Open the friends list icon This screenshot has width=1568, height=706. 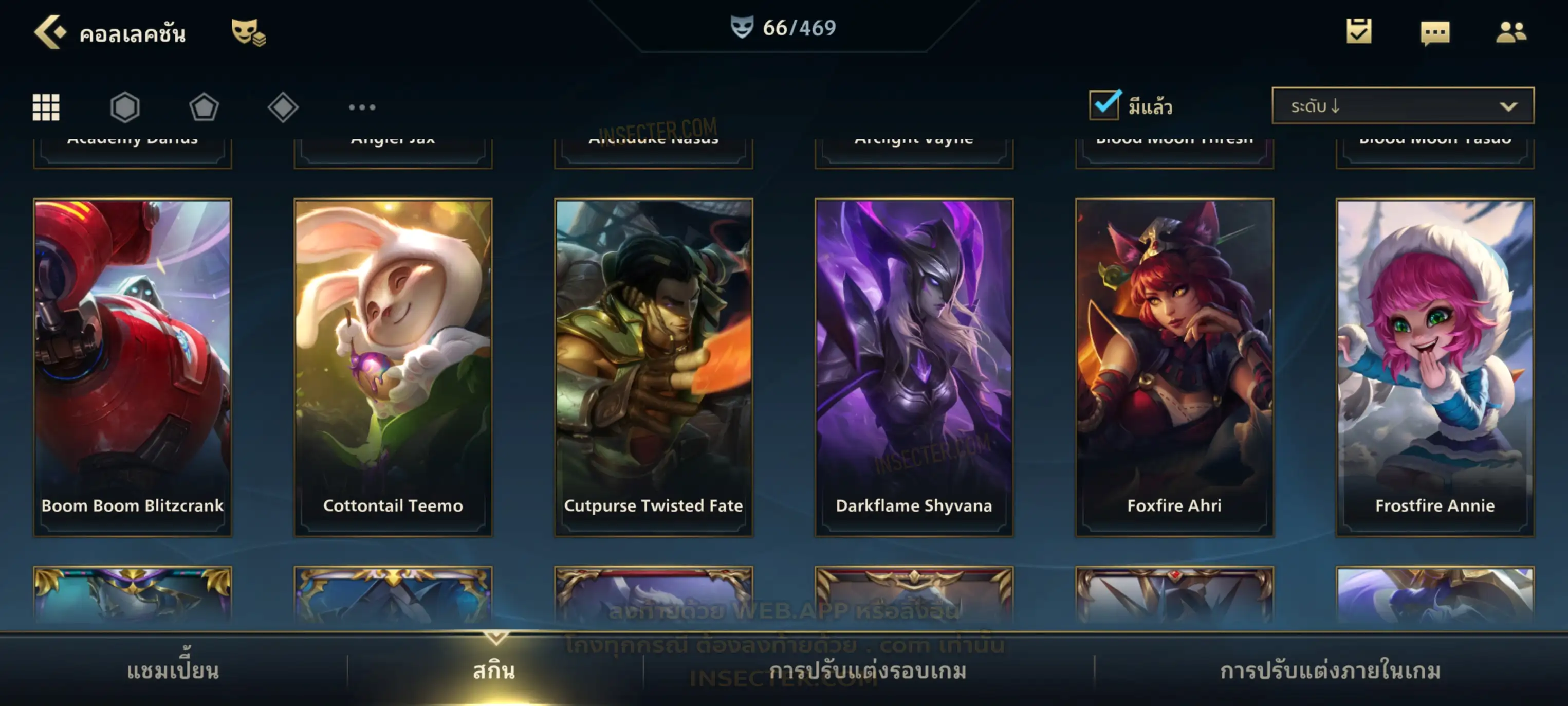pyautogui.click(x=1511, y=32)
